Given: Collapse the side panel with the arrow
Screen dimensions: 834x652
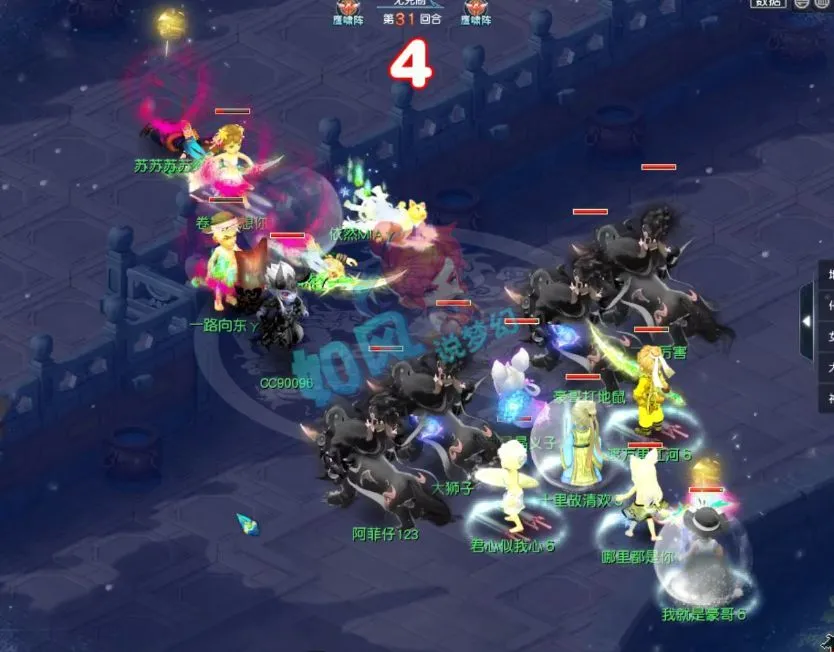Looking at the screenshot, I should (x=806, y=321).
